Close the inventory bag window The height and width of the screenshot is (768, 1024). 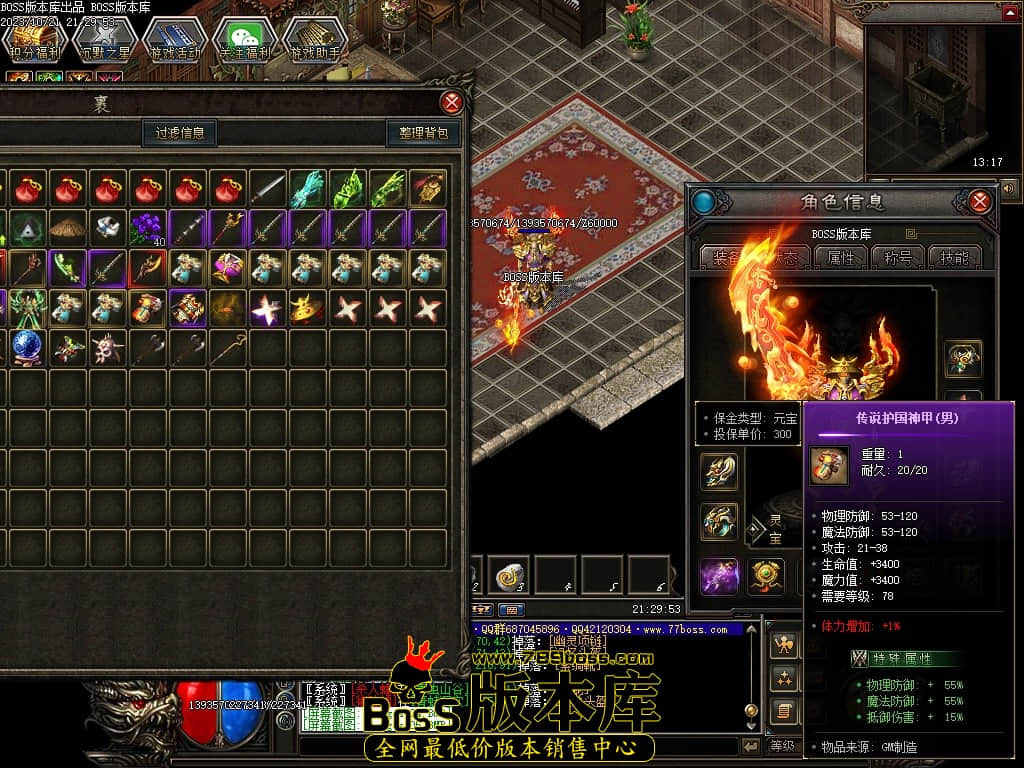point(452,102)
